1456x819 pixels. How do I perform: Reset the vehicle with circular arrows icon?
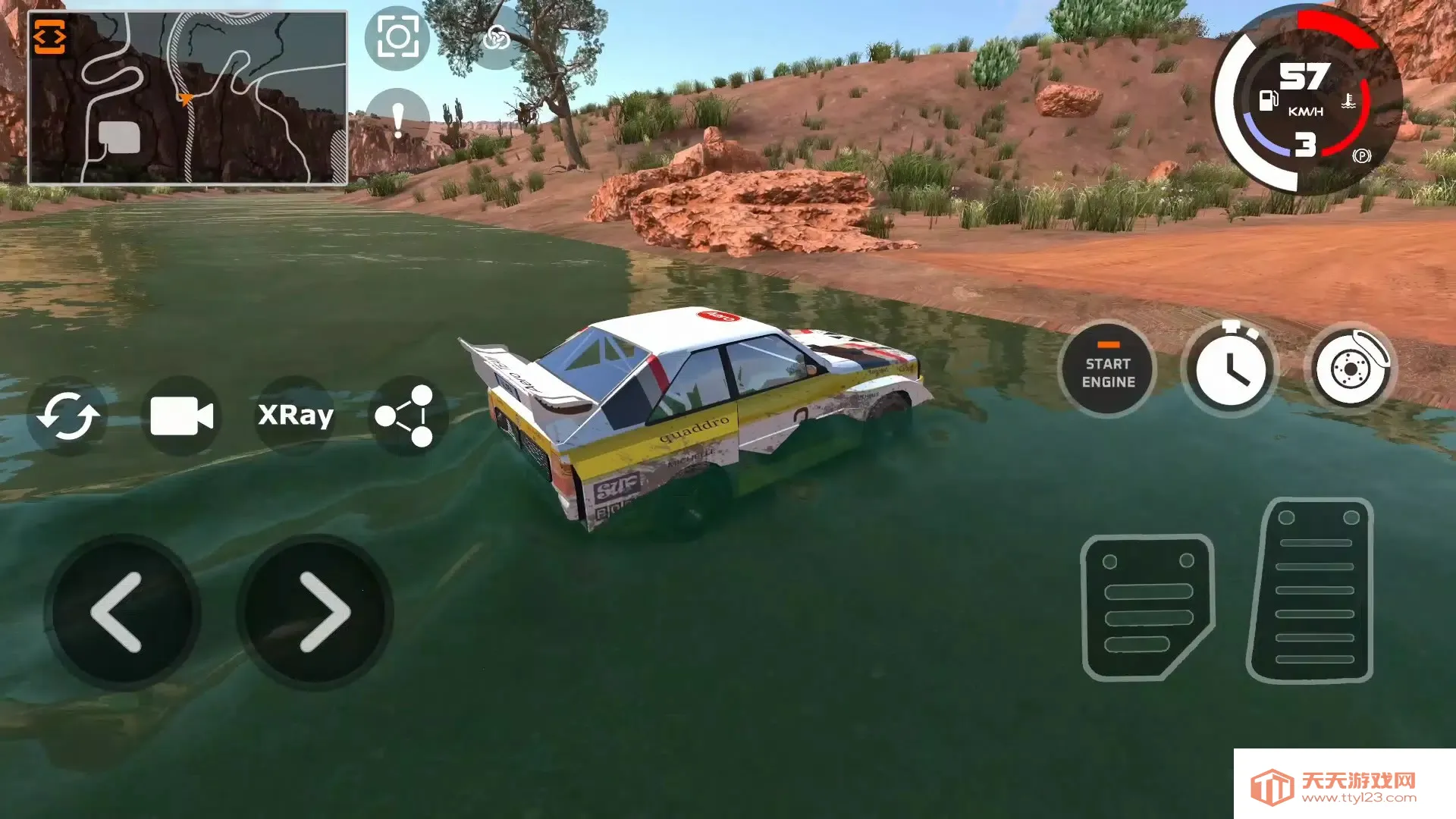coord(68,416)
